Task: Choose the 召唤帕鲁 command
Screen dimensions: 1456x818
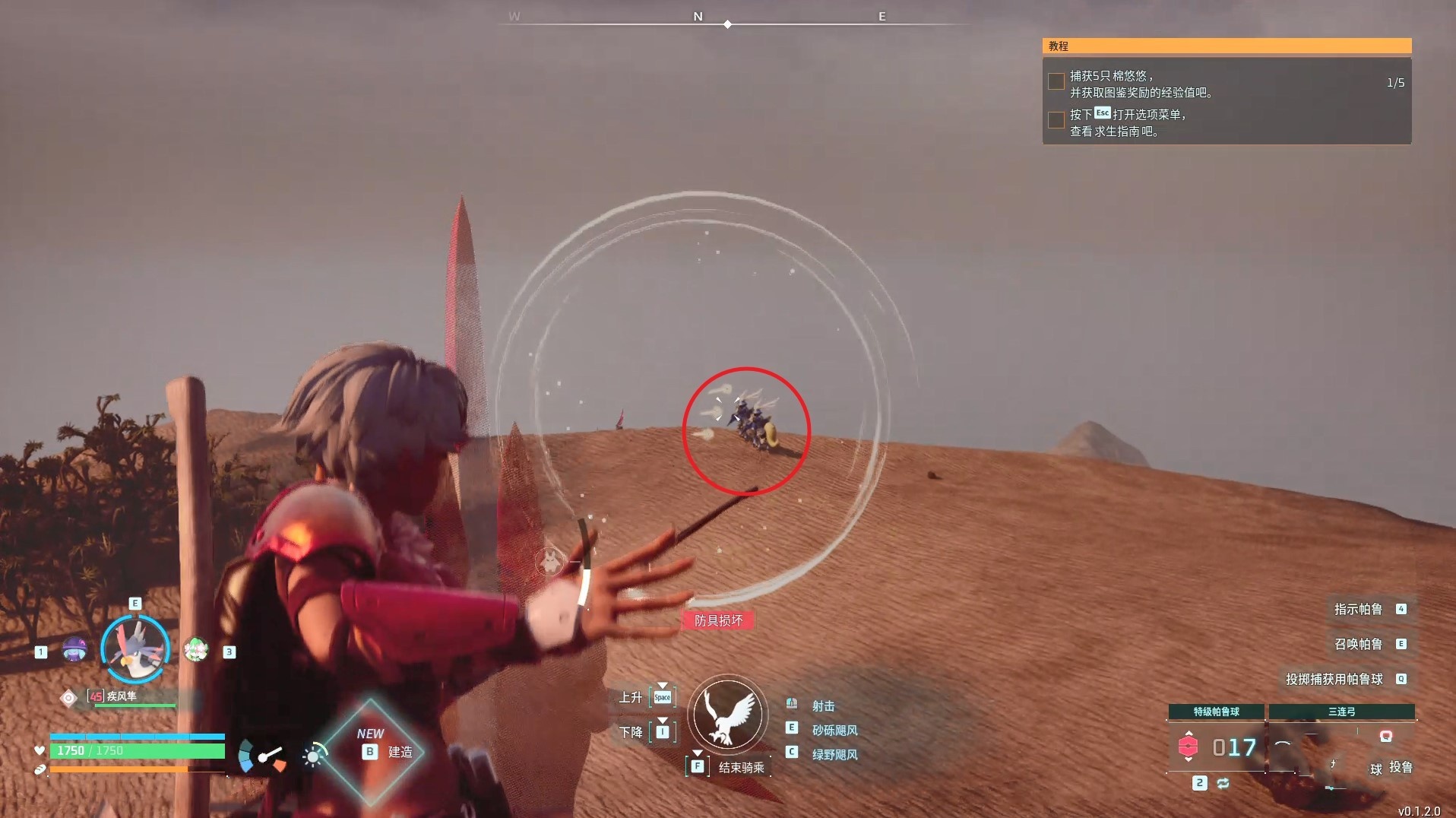Action: [x=1358, y=644]
